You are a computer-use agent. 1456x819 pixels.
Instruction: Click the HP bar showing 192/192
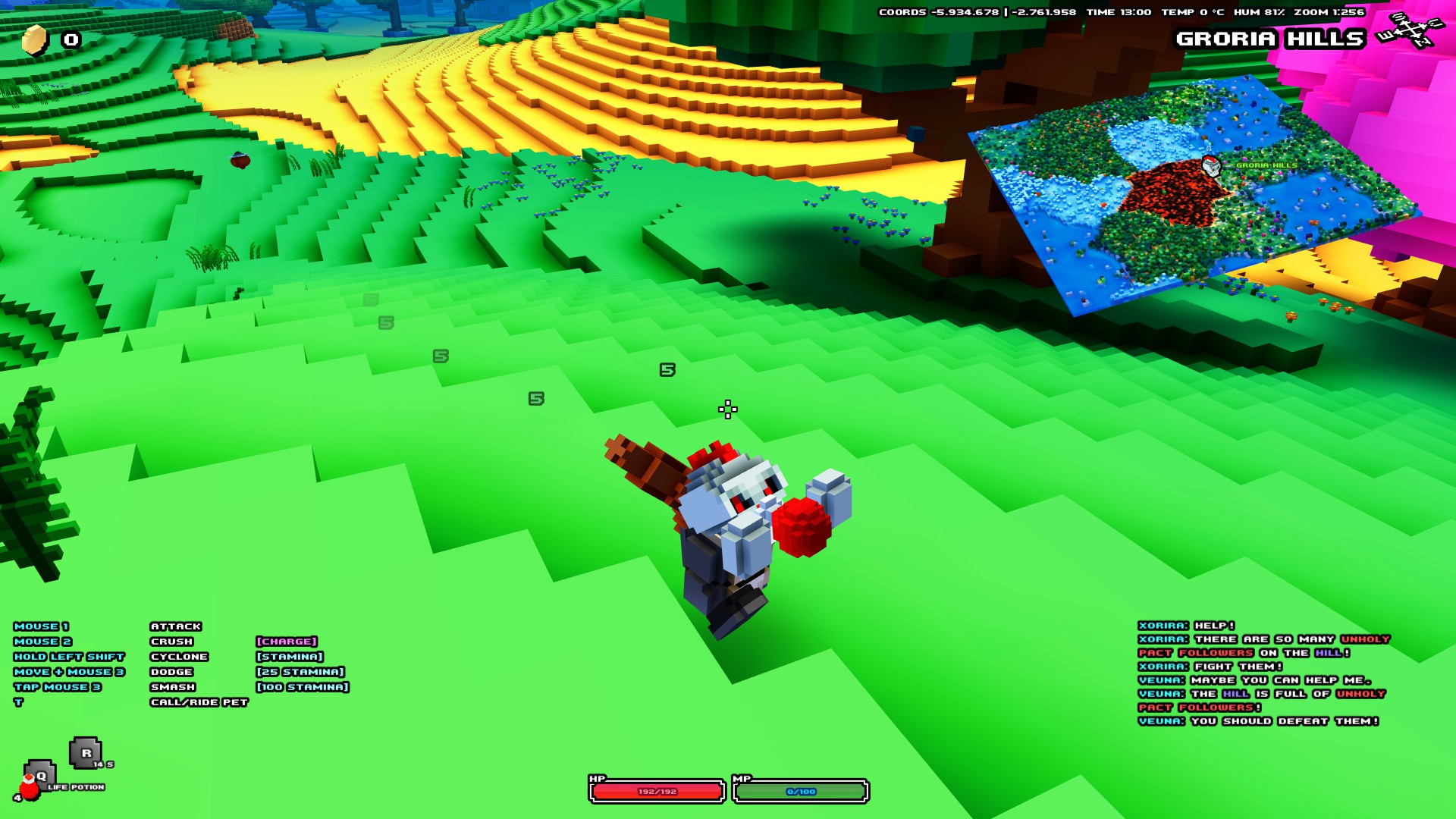click(656, 792)
